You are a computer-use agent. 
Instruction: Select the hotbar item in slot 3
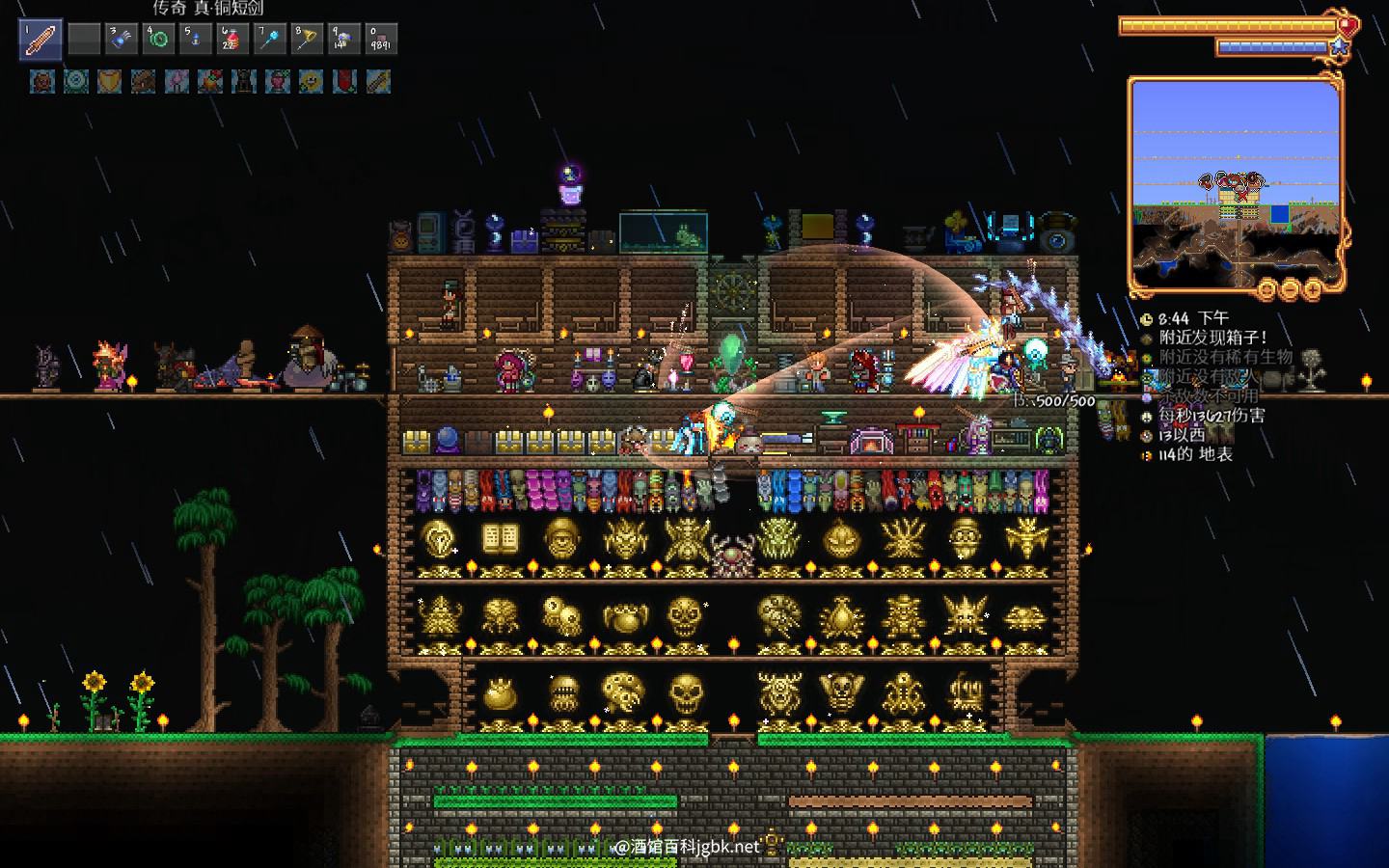pyautogui.click(x=121, y=40)
